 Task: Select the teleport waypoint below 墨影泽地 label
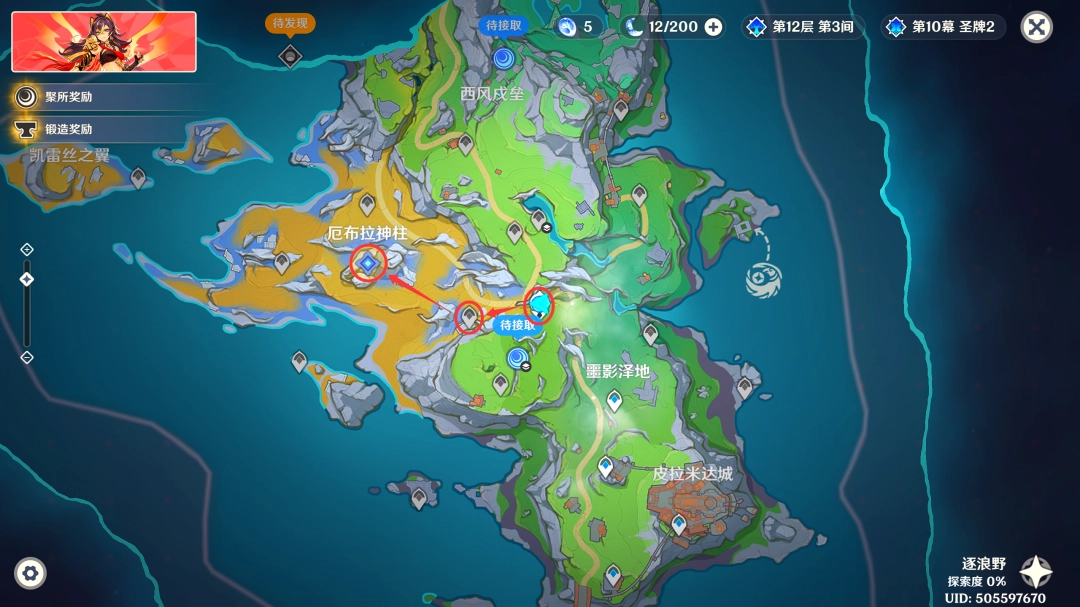click(614, 401)
